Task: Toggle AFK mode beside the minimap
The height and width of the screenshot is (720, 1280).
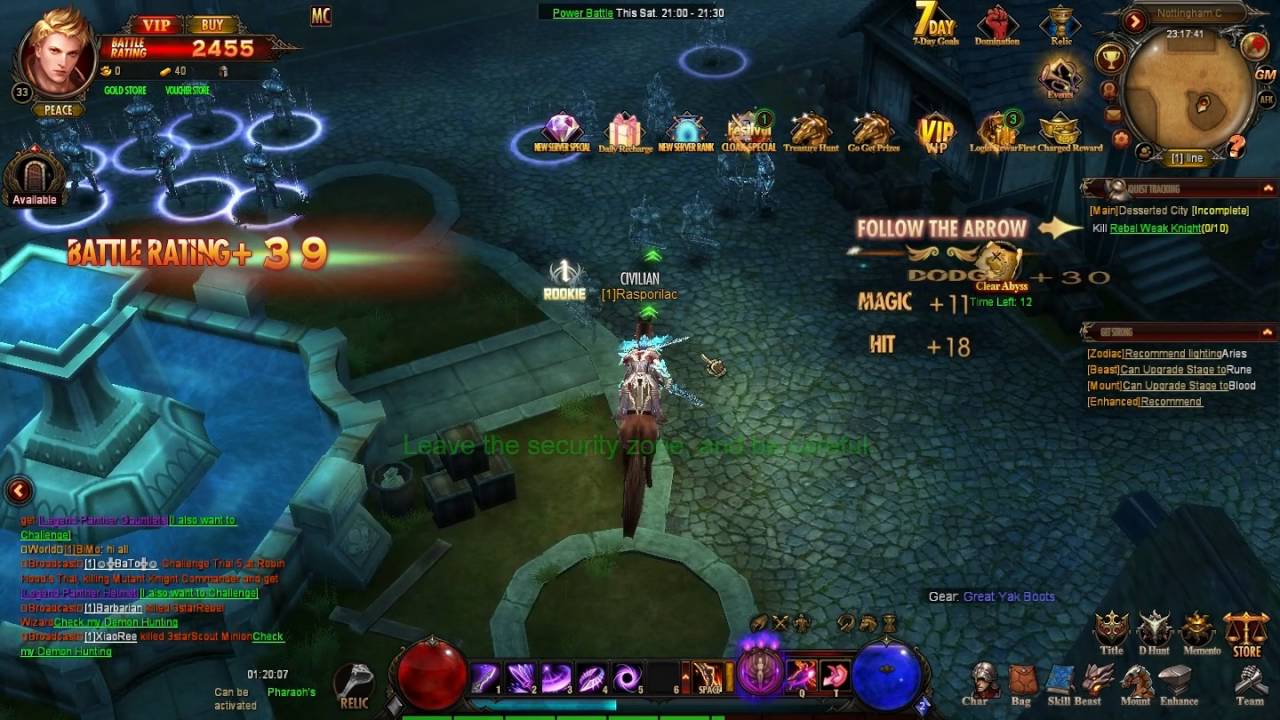Action: 1266,100
